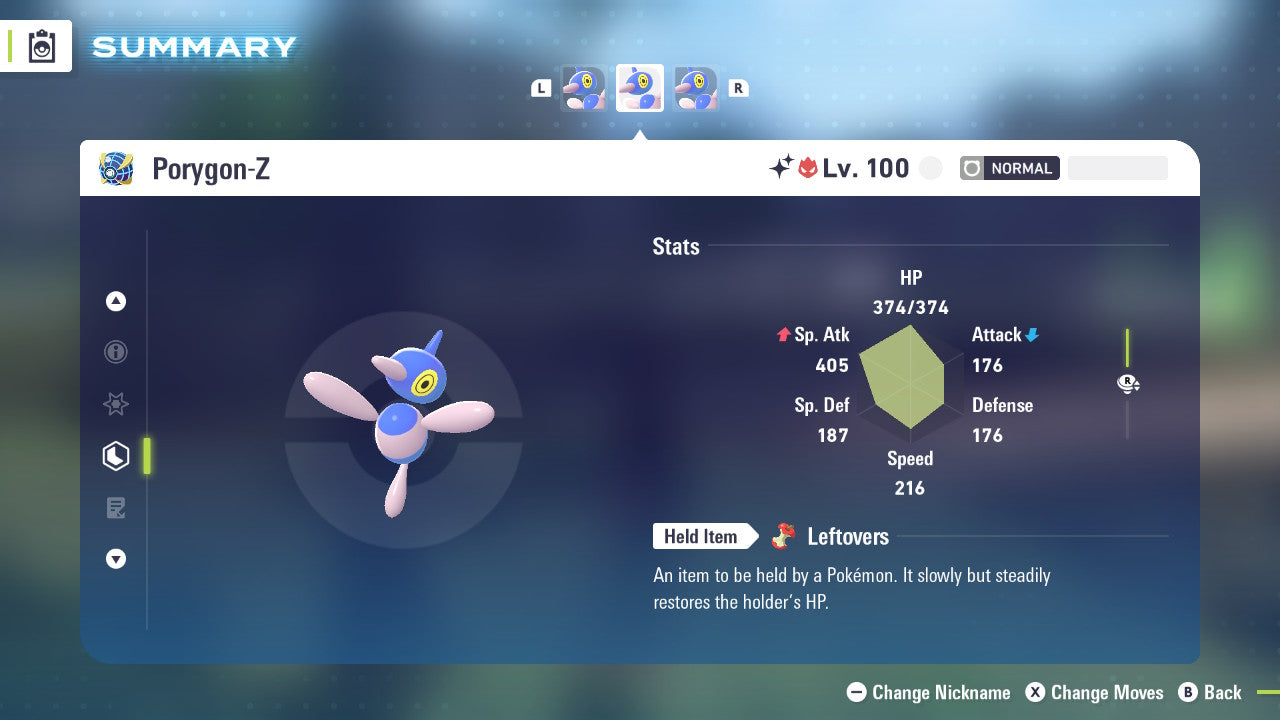This screenshot has width=1280, height=720.
Task: Switch to the leftmost Porygon-Z party thumbnail
Action: coord(584,88)
